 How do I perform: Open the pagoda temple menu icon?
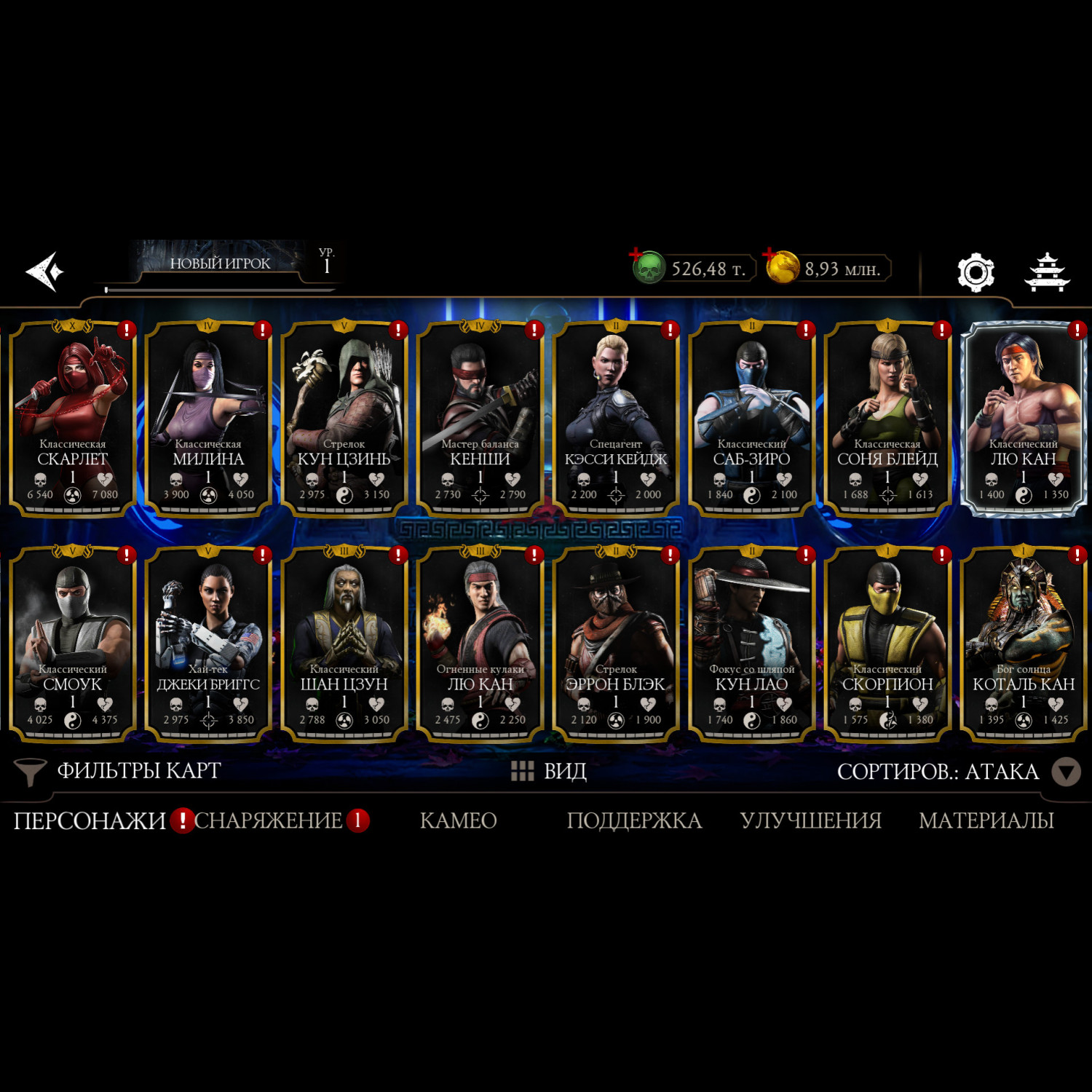click(x=1047, y=272)
